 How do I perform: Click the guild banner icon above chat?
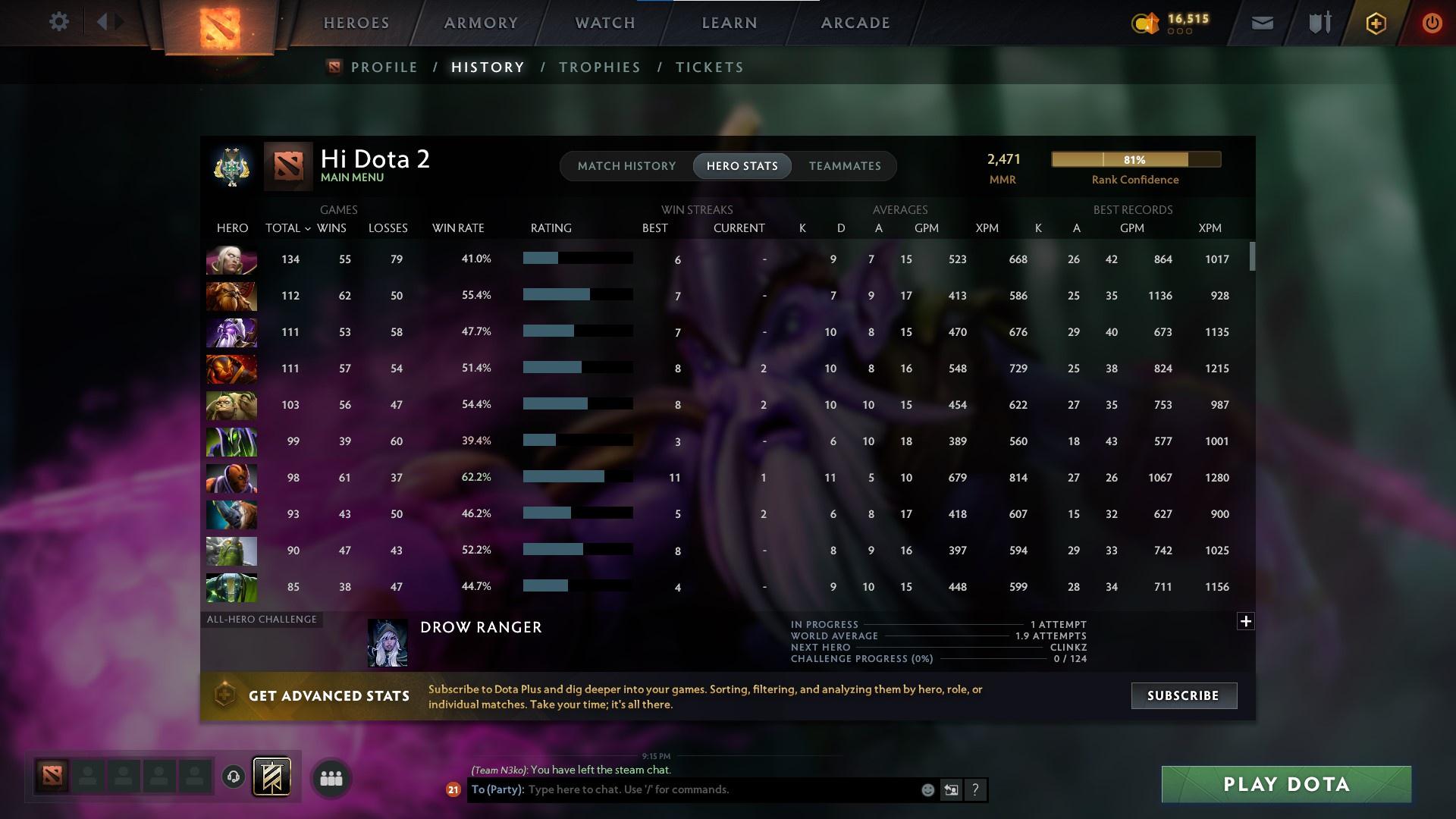(271, 776)
